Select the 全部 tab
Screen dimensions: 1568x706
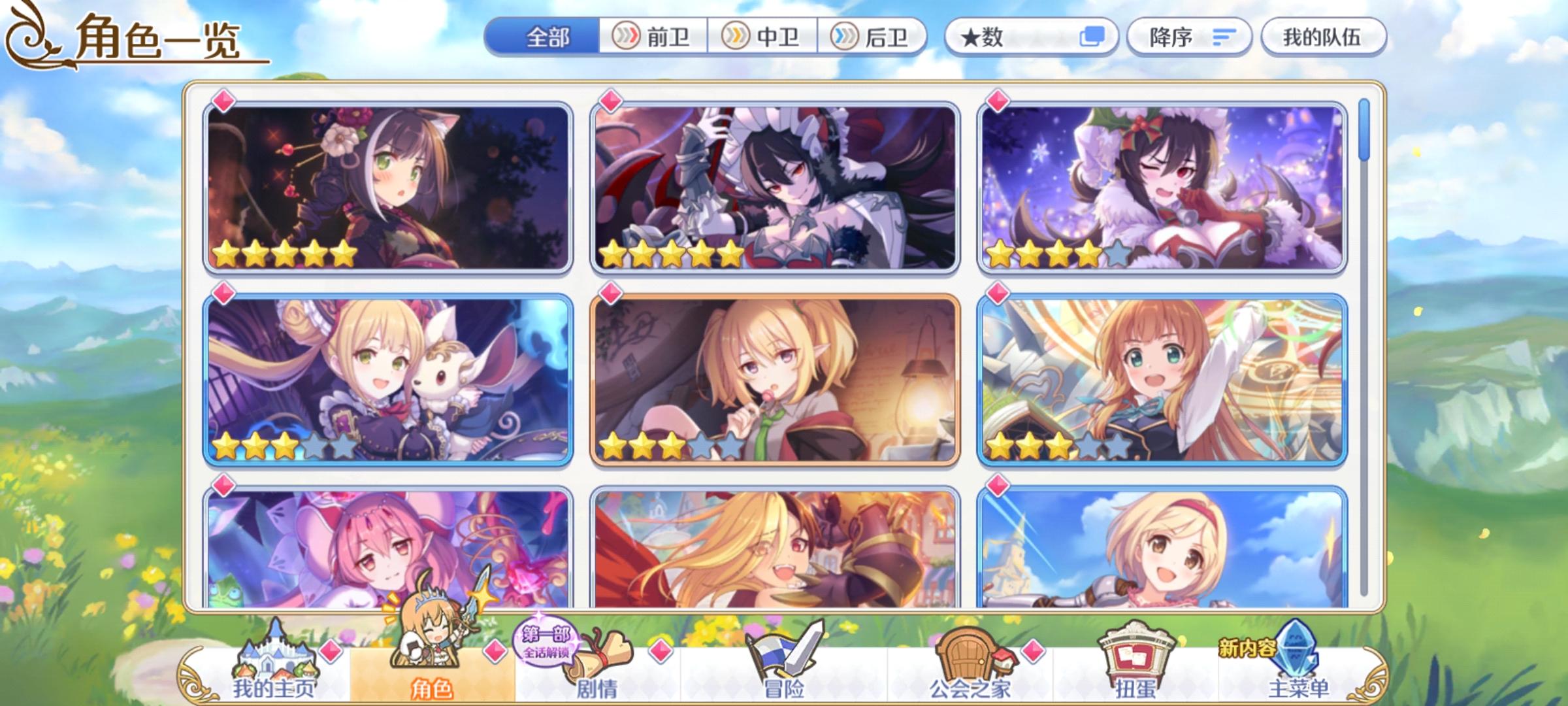pos(549,37)
